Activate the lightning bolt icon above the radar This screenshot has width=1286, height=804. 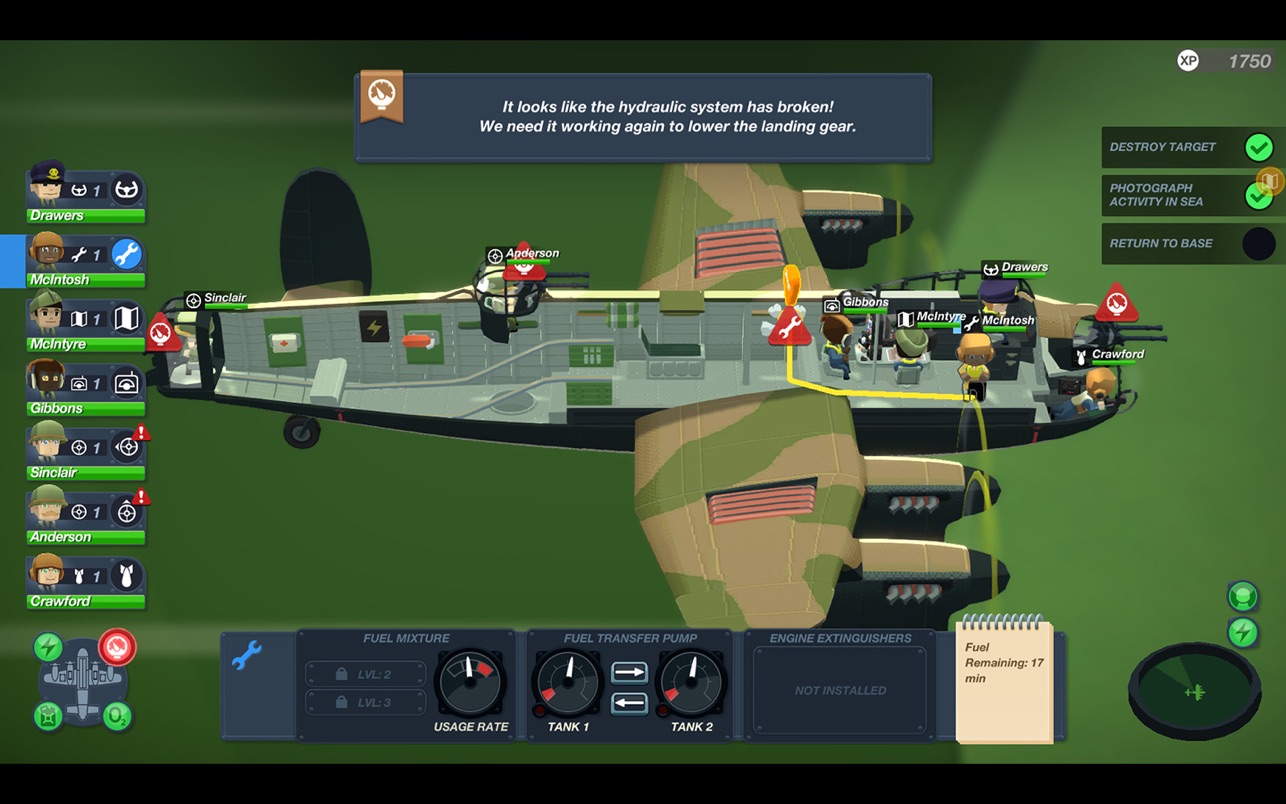[x=1243, y=632]
